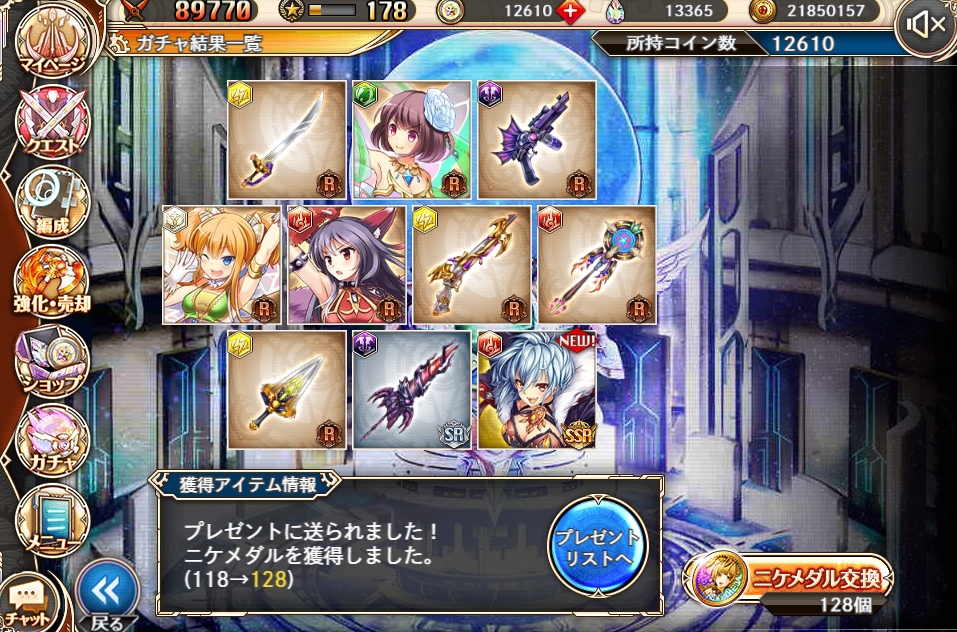View the orange-haired winking character card
957x632 pixels.
coord(222,265)
